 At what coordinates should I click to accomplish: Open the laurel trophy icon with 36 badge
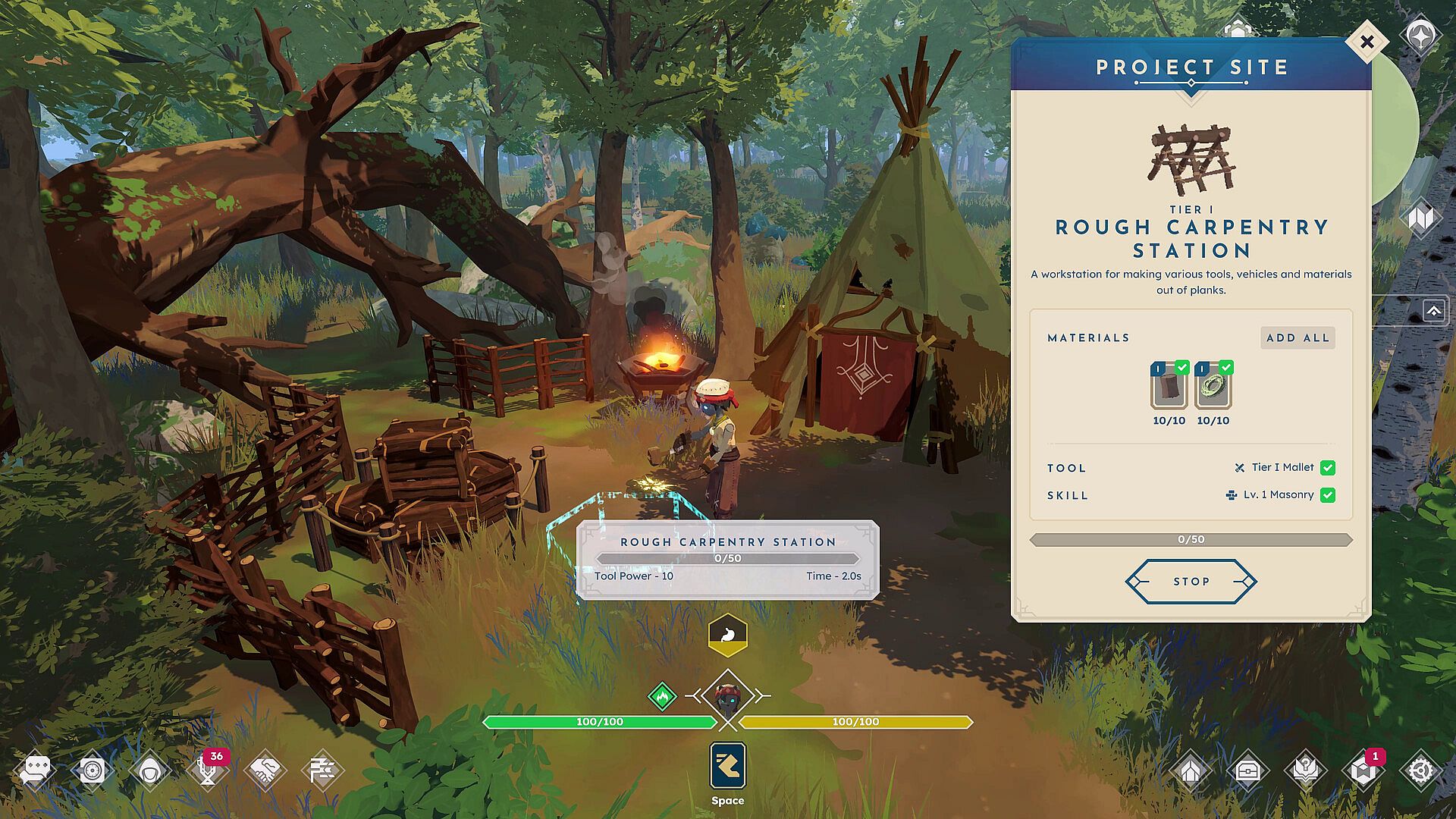pos(207,771)
